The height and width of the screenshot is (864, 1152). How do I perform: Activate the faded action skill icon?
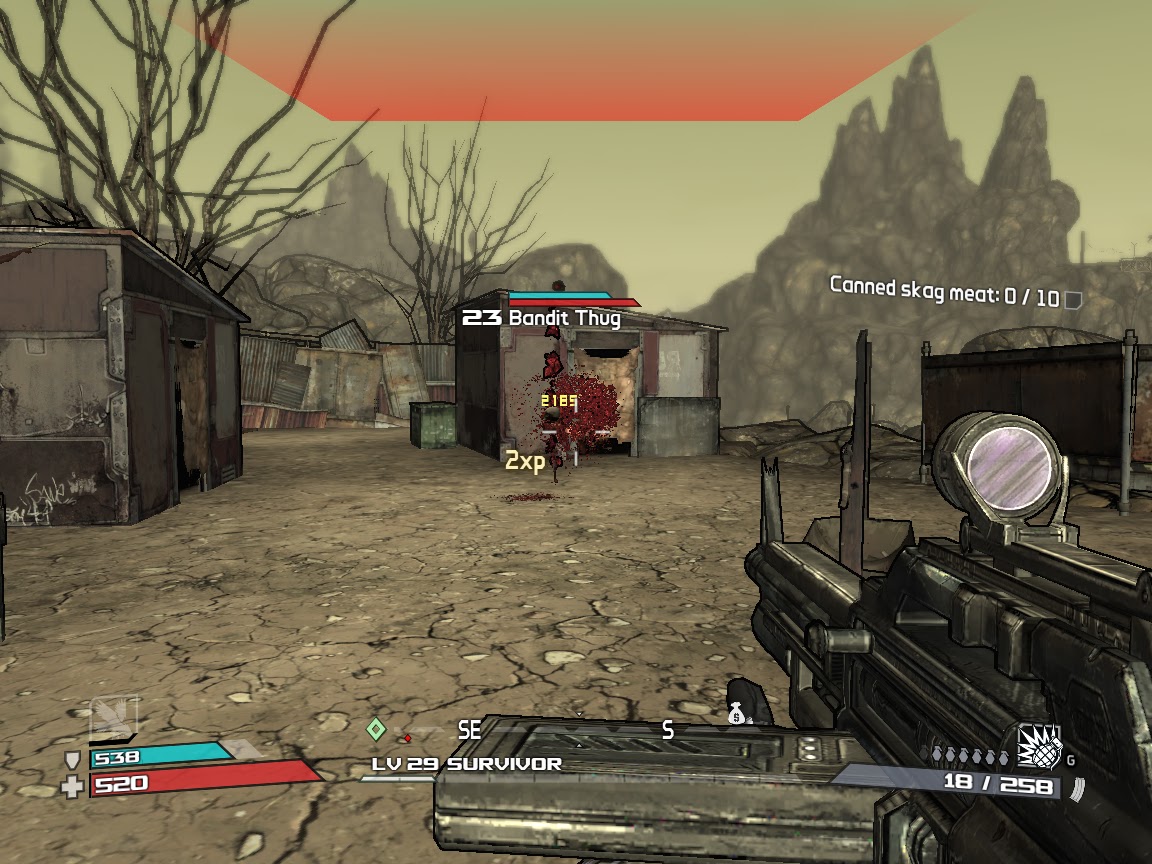tap(114, 718)
